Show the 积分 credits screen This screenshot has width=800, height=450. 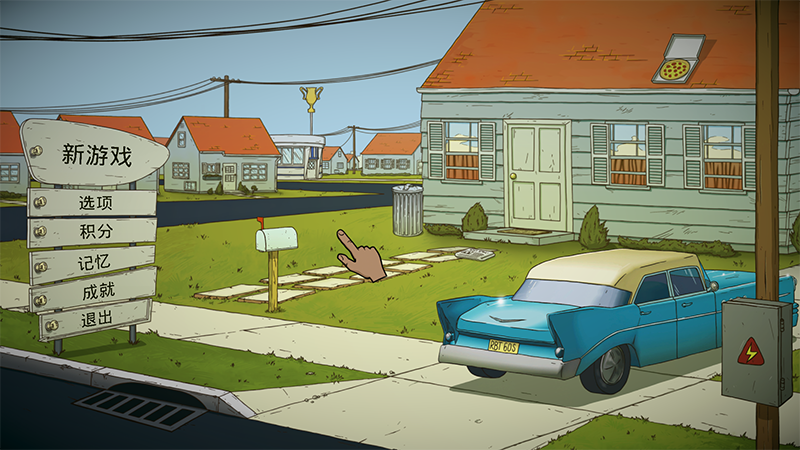pos(96,232)
